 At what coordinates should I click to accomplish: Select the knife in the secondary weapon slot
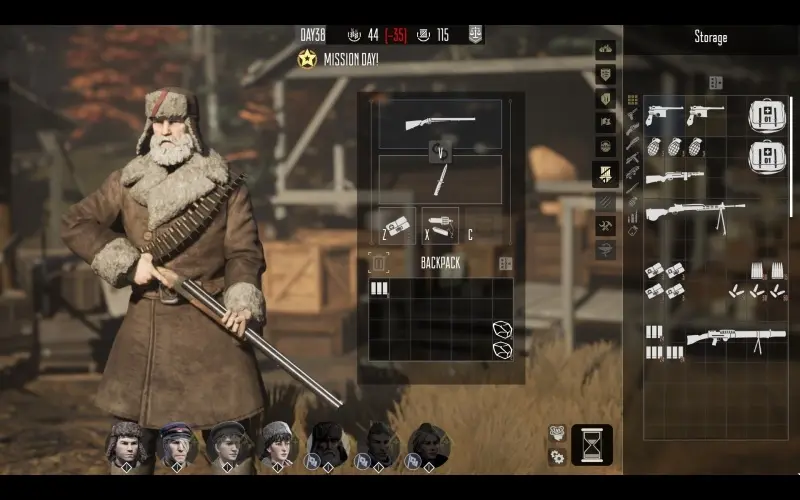click(440, 180)
